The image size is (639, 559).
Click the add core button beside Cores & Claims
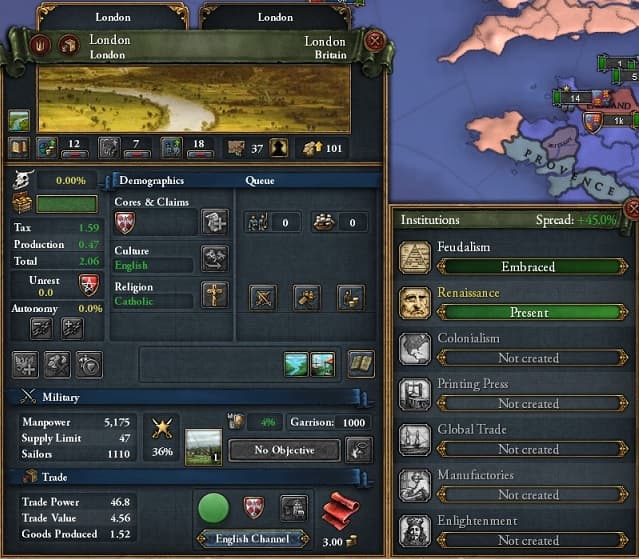tap(214, 222)
